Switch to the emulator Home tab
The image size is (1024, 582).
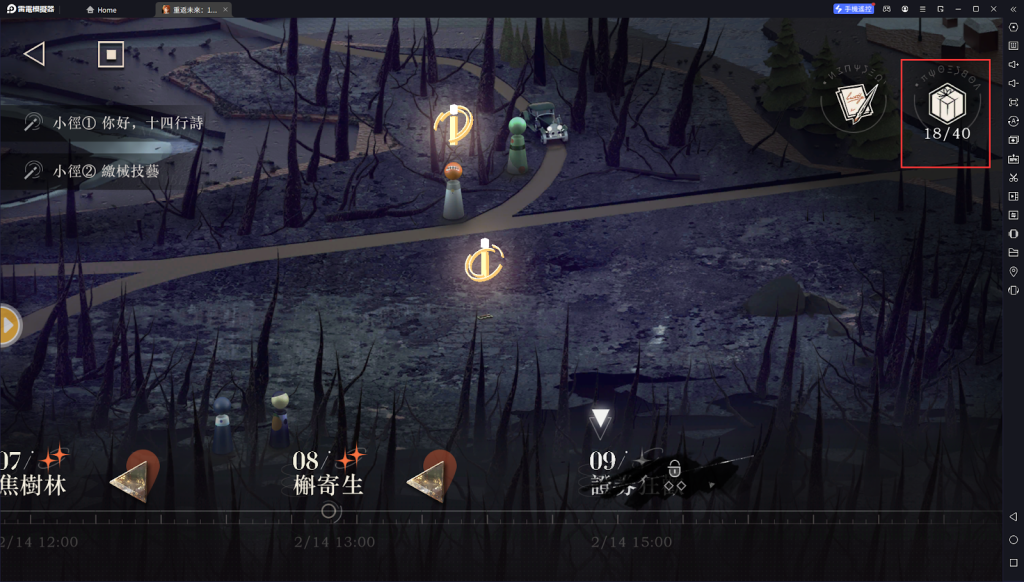[102, 10]
